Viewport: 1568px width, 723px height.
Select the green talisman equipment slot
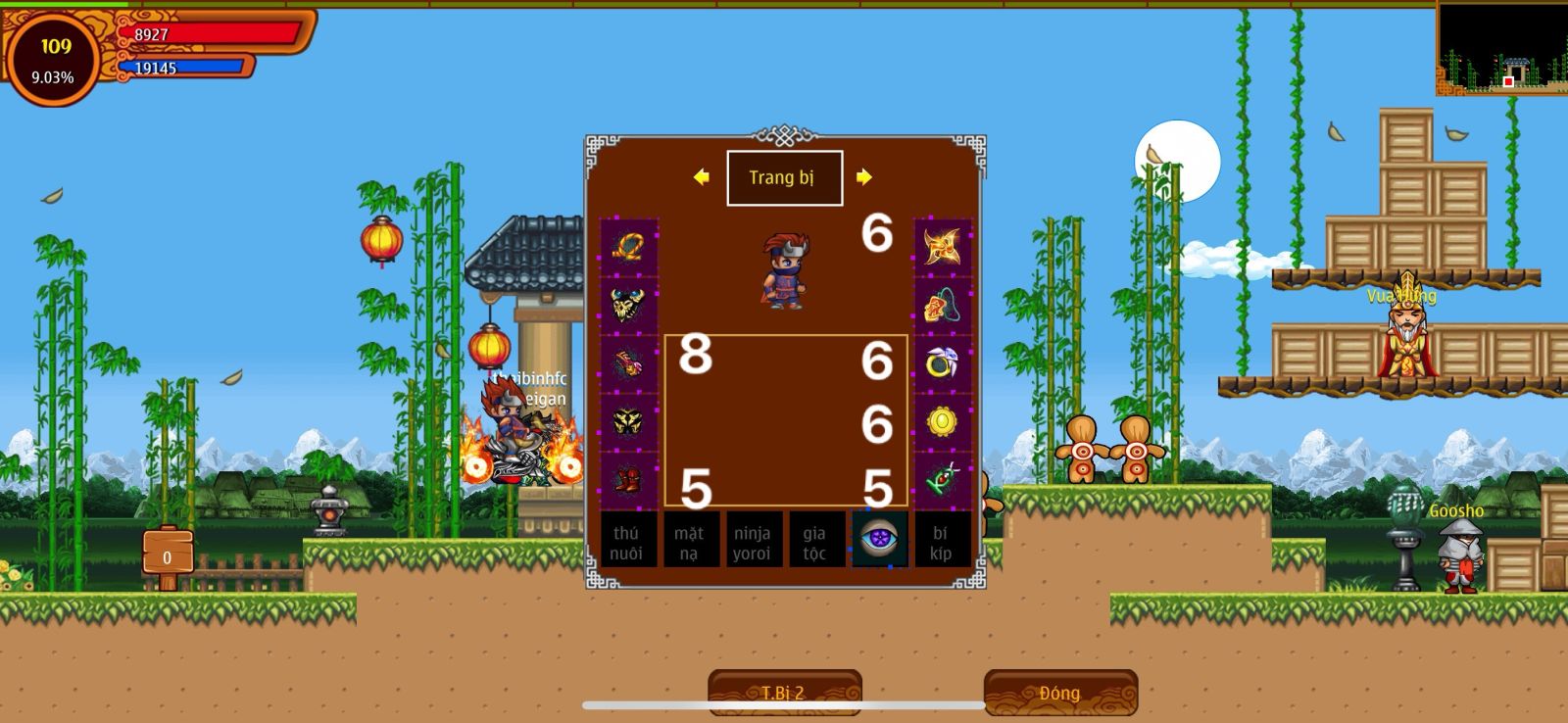click(943, 480)
